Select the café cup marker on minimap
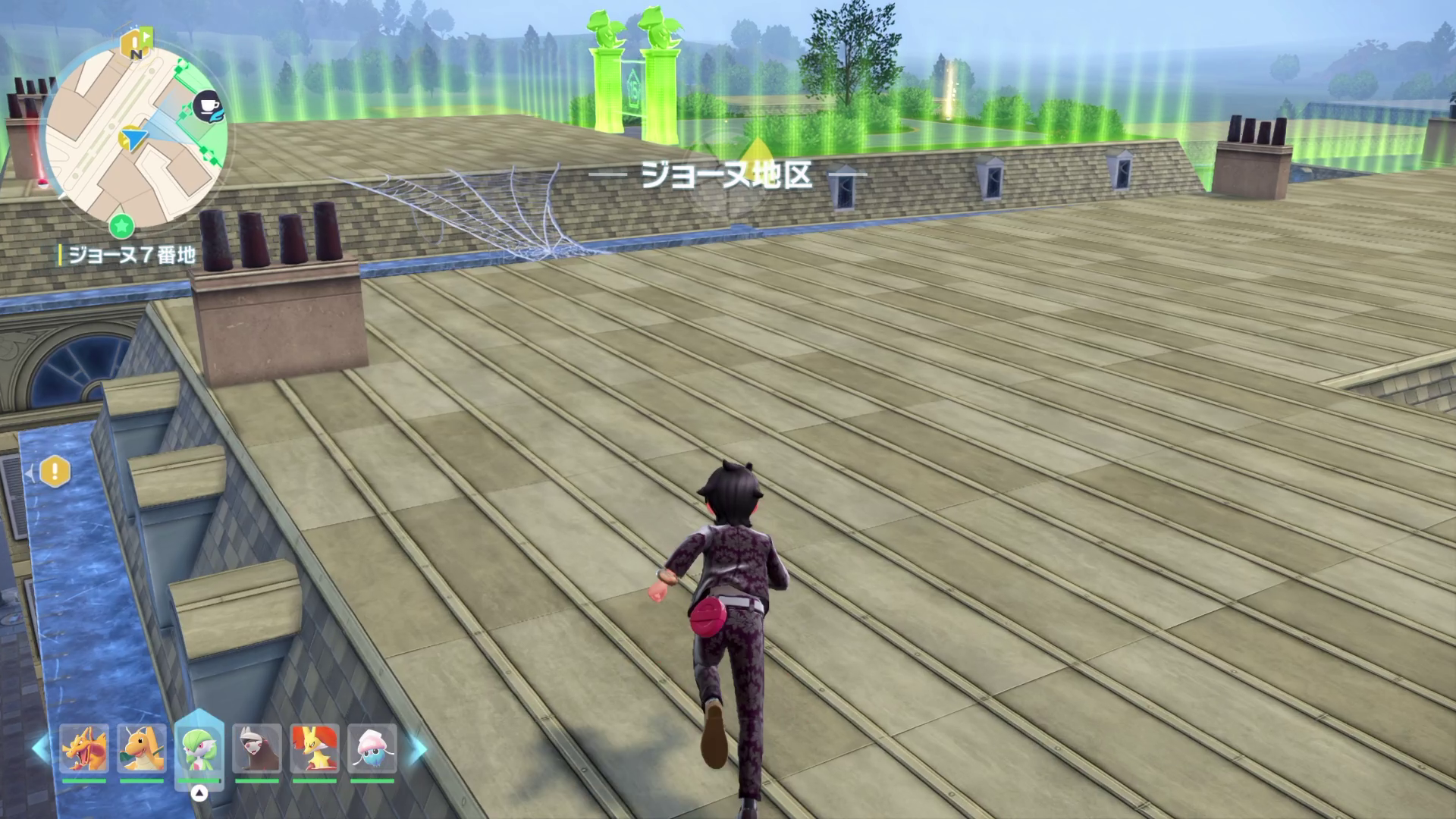This screenshot has width=1456, height=819. coord(207,105)
